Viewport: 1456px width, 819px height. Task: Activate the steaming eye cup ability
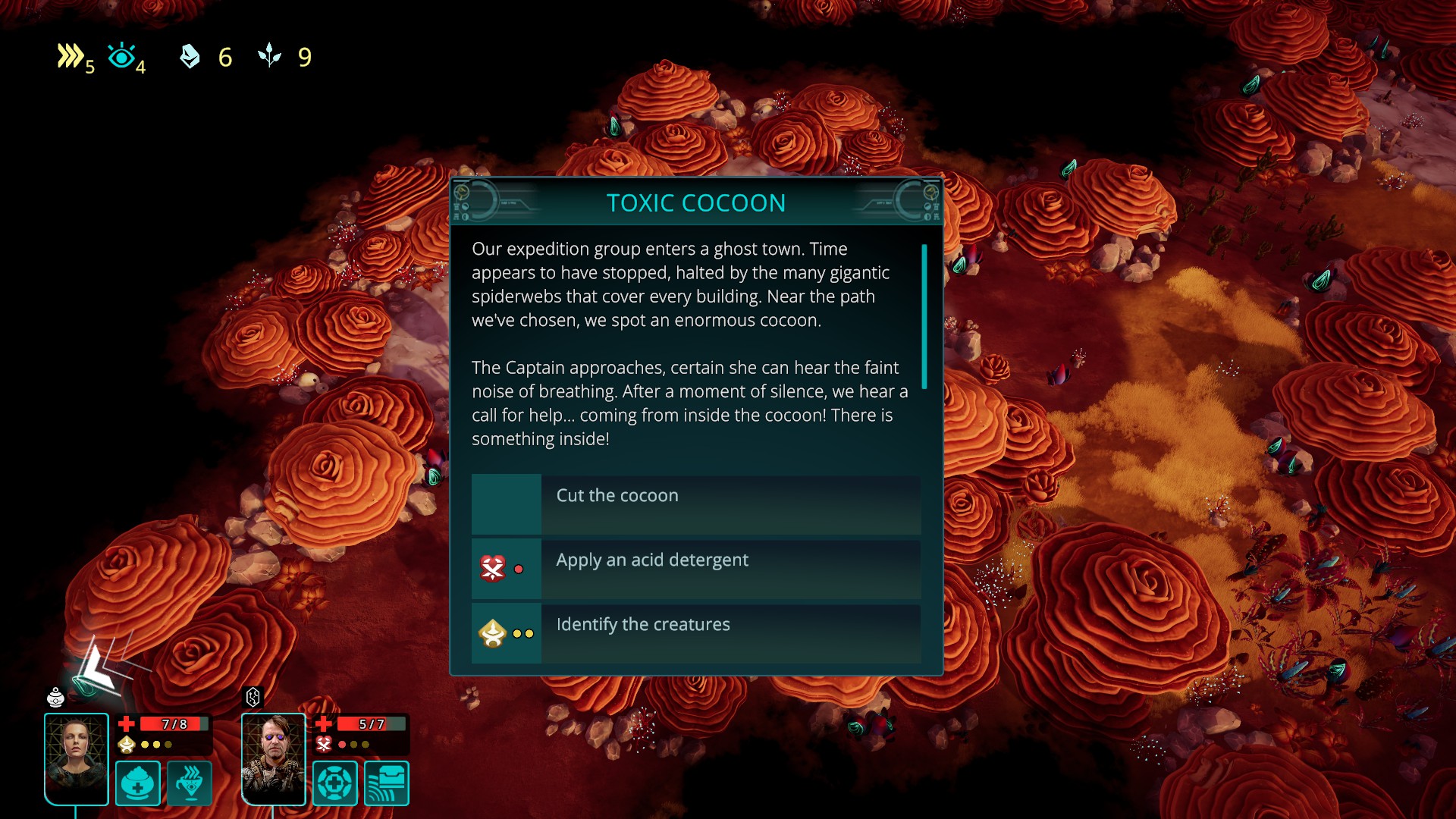click(190, 783)
